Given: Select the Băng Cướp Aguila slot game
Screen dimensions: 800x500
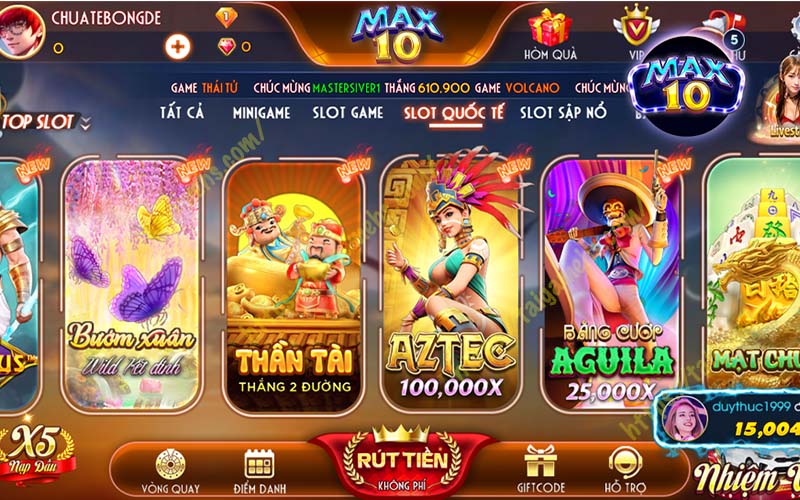Looking at the screenshot, I should [x=610, y=280].
